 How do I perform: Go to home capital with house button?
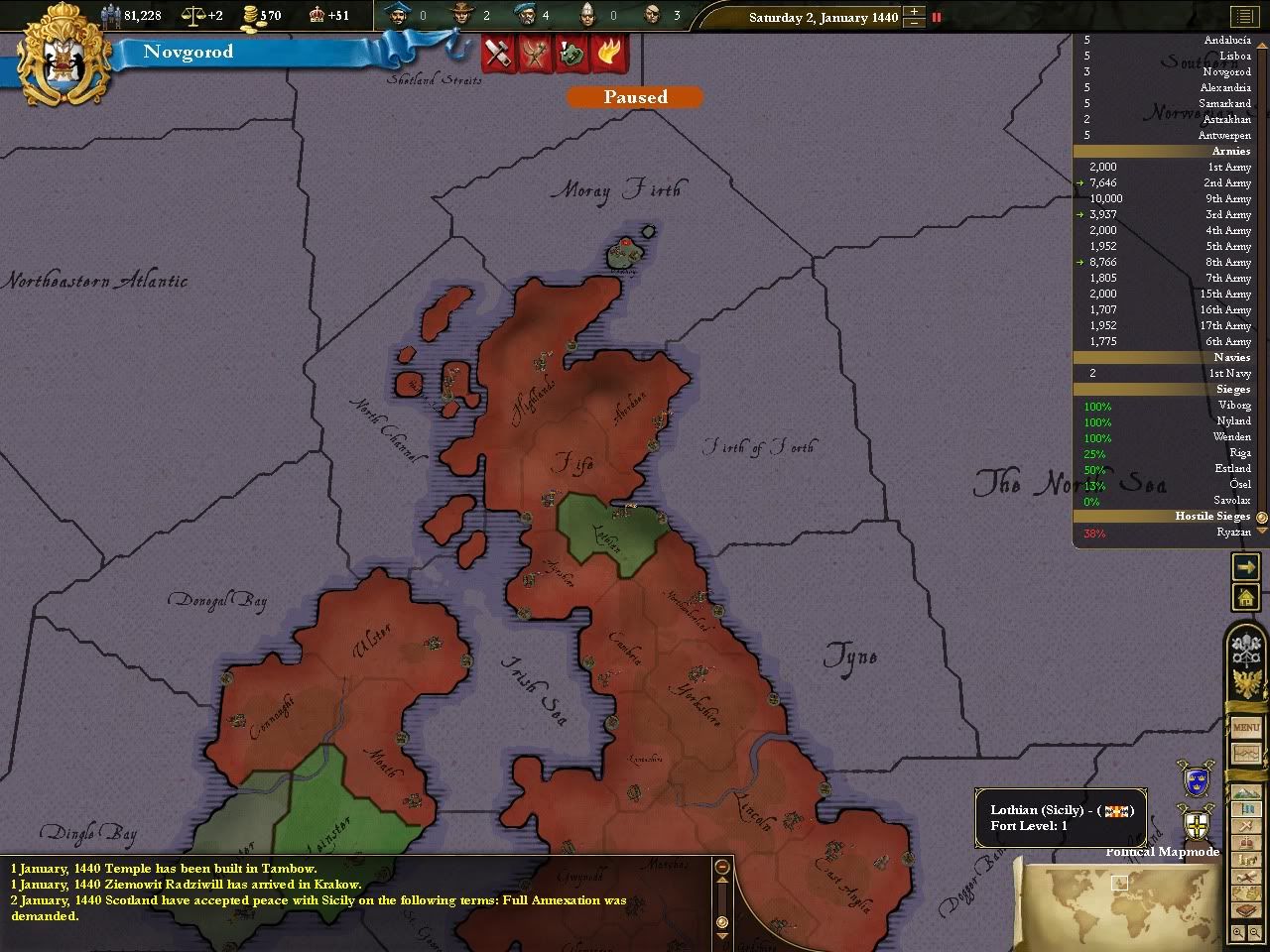tap(1245, 597)
